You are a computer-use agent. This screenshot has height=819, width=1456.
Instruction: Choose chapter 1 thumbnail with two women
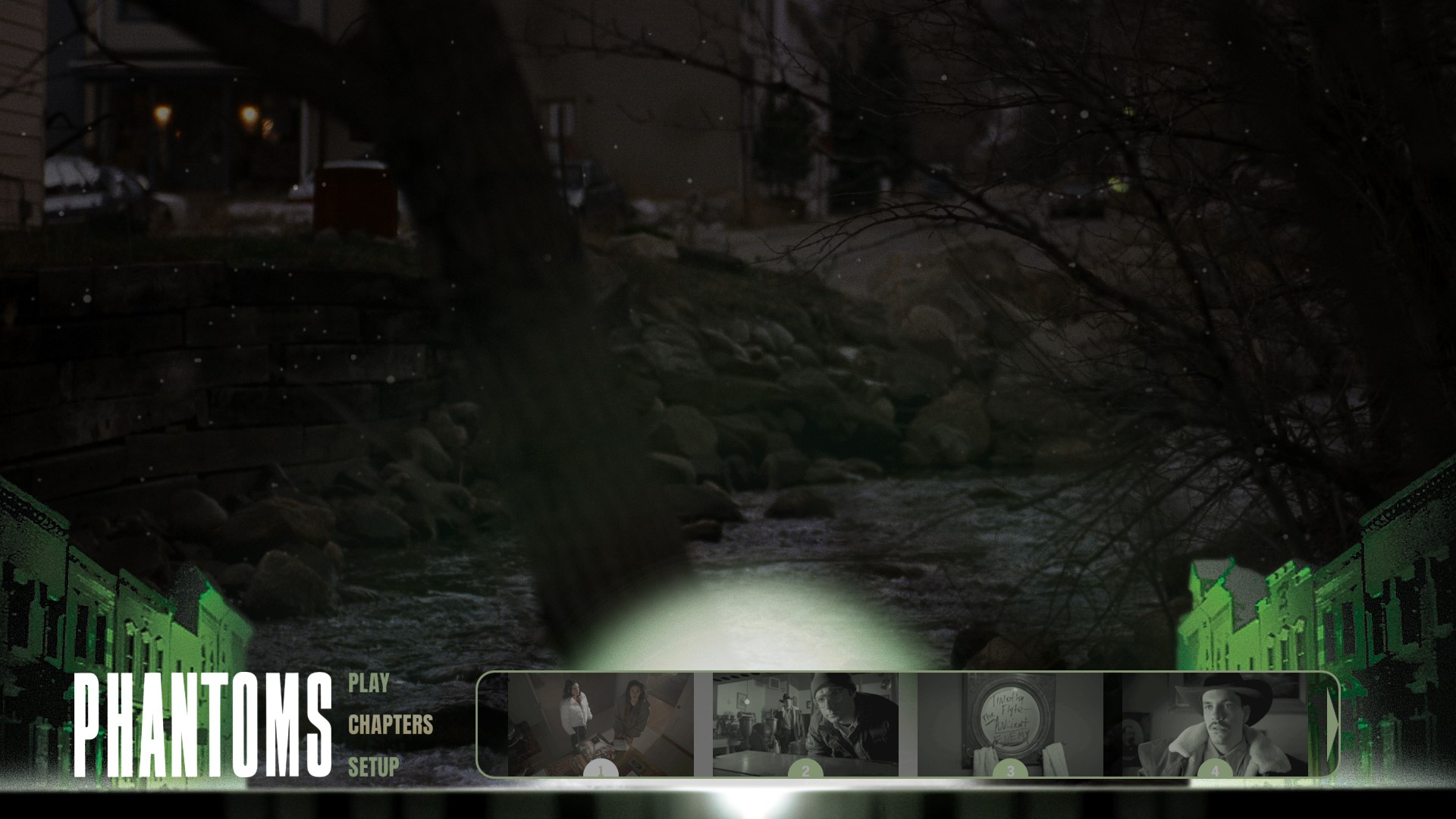click(x=601, y=724)
